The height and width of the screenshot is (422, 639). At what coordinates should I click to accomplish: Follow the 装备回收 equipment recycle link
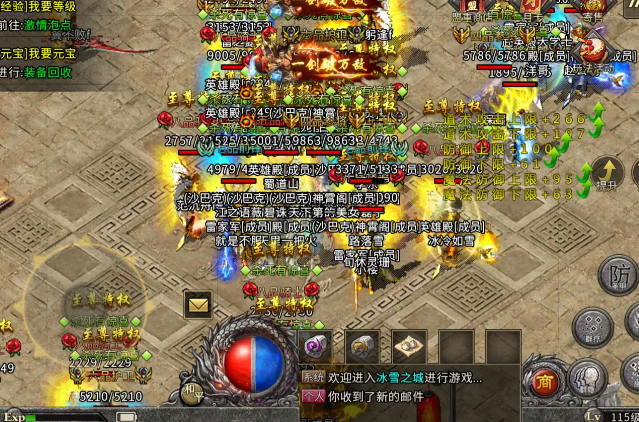tap(48, 72)
